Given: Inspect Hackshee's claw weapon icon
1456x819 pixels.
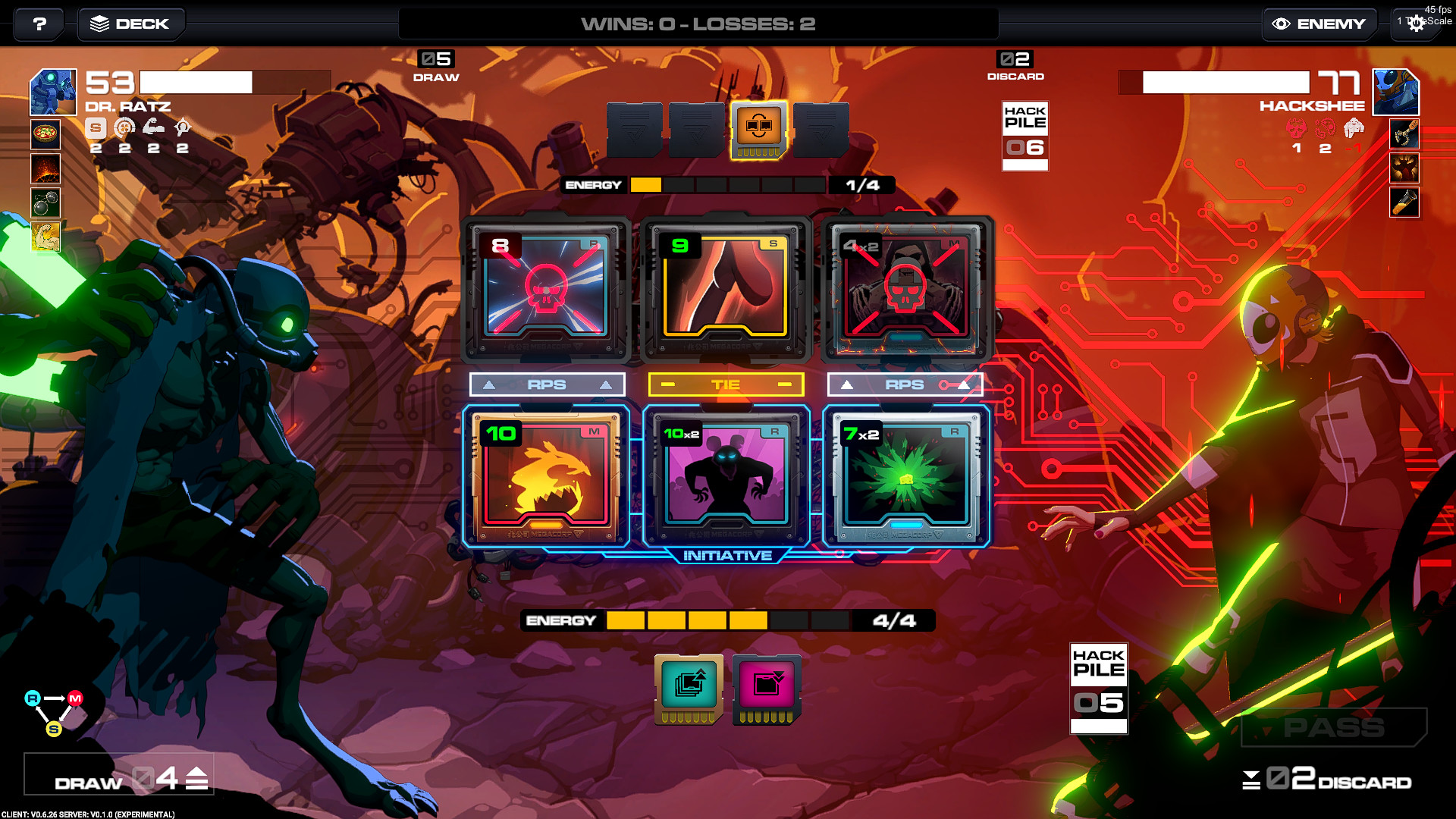Looking at the screenshot, I should tap(1405, 135).
